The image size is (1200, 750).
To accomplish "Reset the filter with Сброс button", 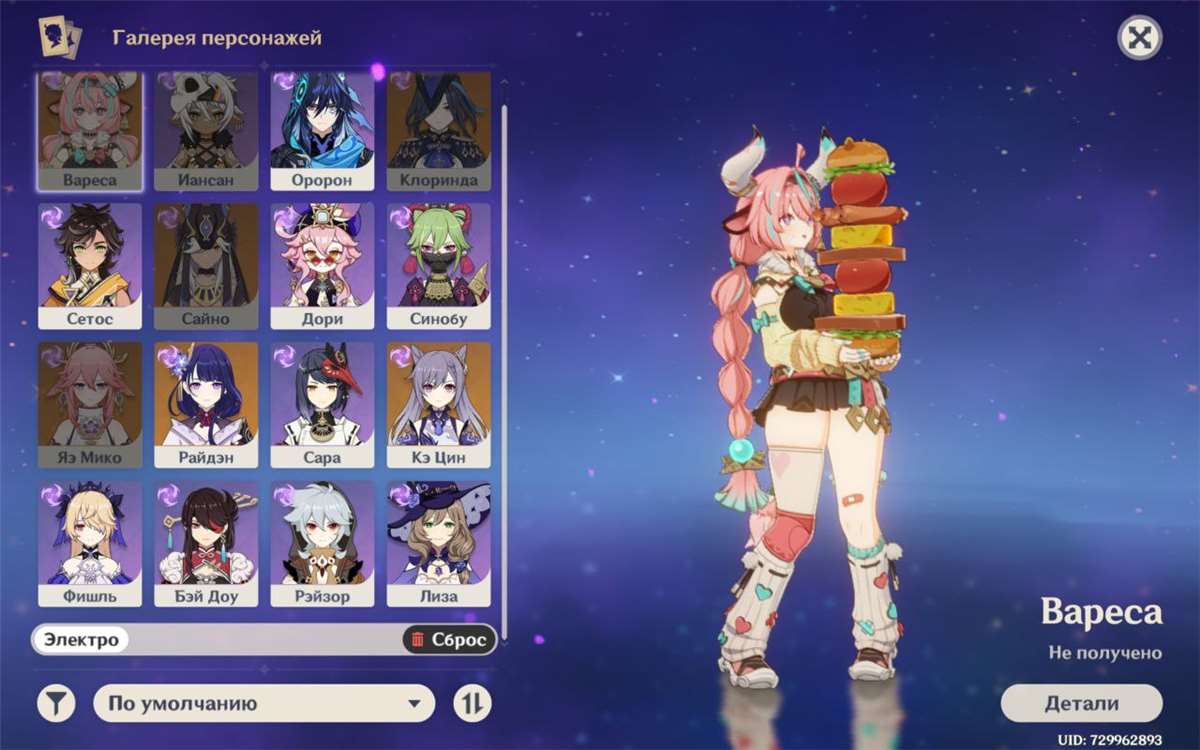I will pos(449,640).
